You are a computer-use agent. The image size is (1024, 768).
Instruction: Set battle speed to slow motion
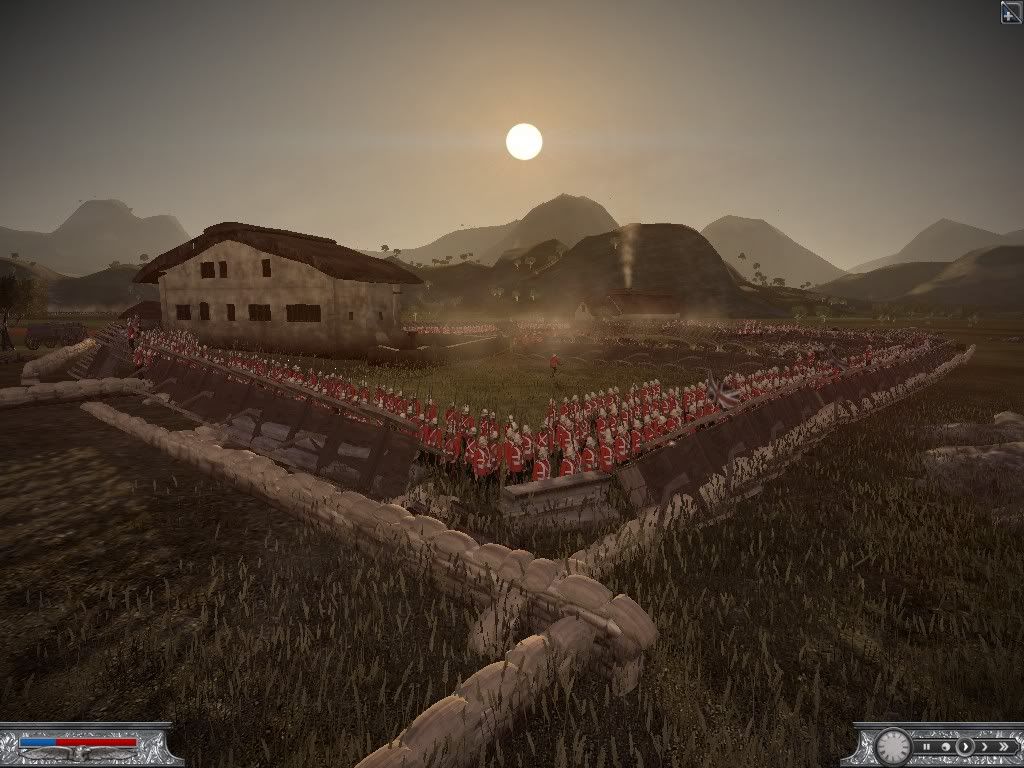(x=946, y=747)
